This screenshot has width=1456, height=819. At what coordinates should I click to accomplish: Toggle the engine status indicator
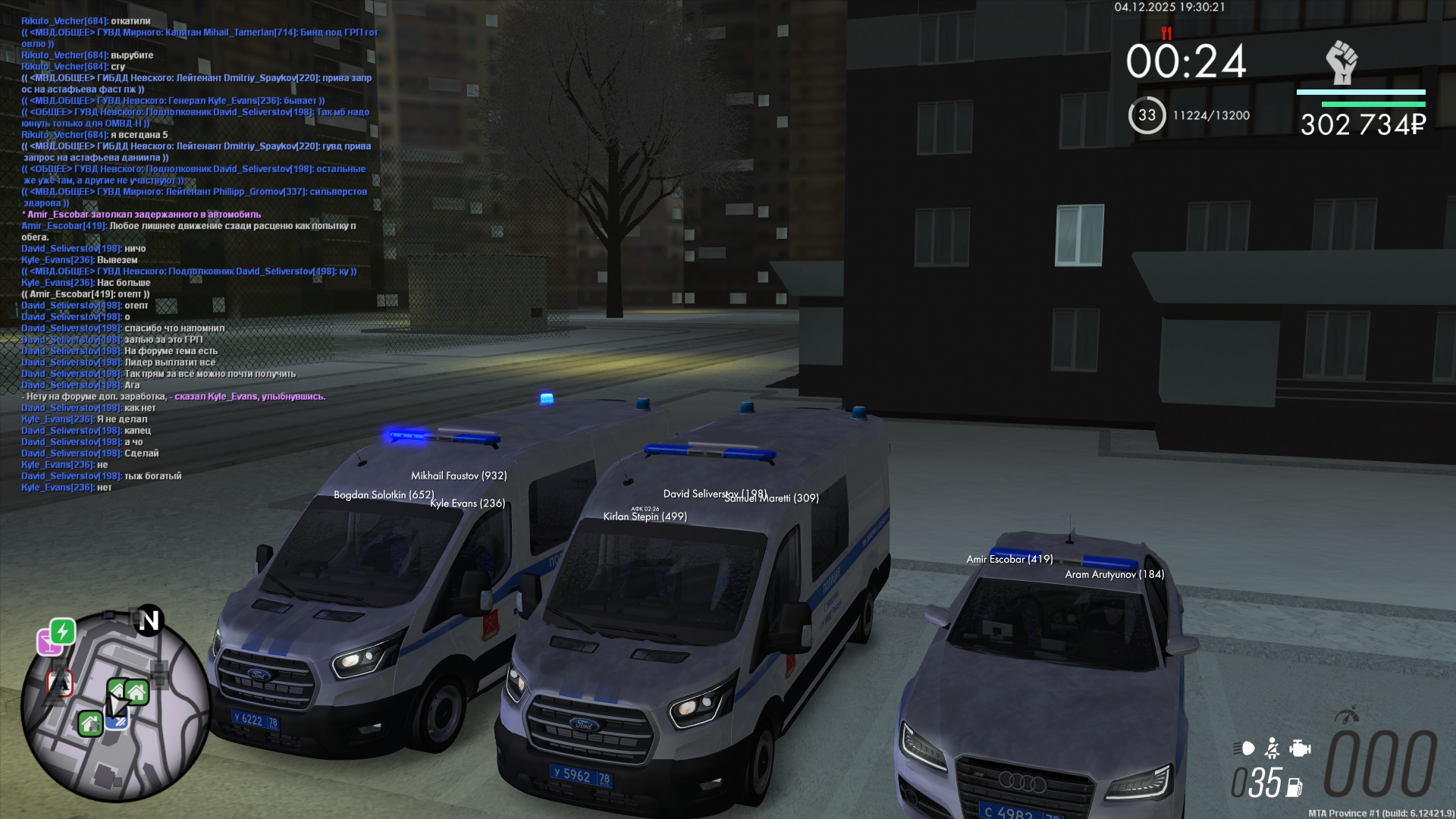coord(1300,747)
